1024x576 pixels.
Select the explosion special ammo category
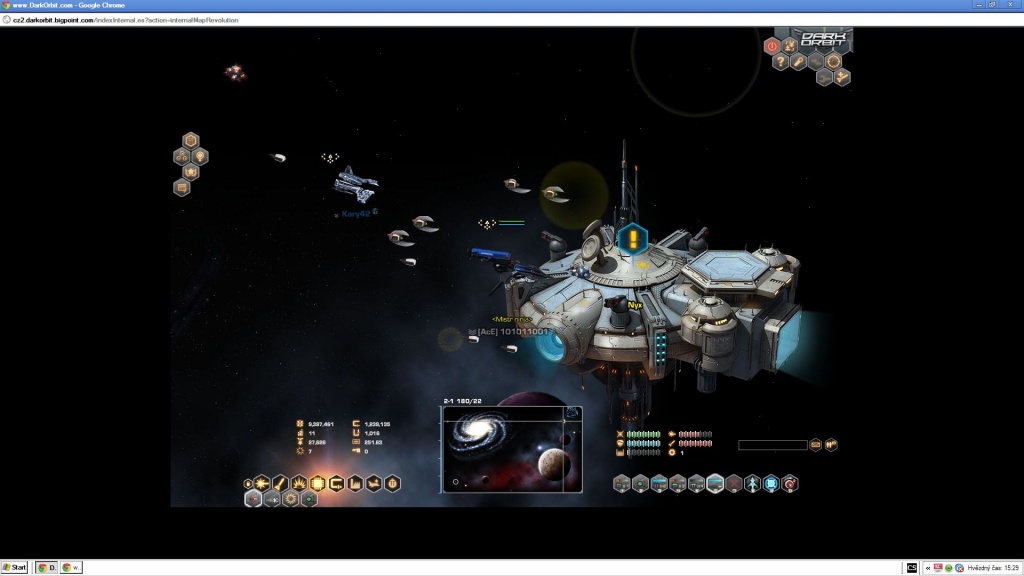[x=300, y=484]
